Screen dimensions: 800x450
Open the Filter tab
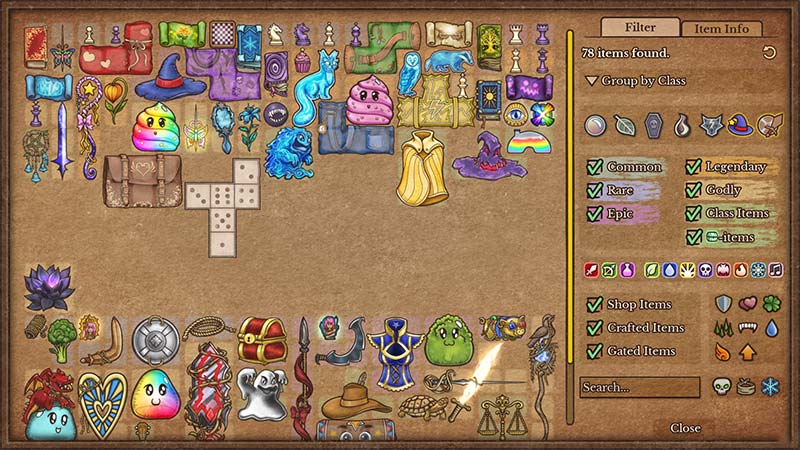coord(641,28)
